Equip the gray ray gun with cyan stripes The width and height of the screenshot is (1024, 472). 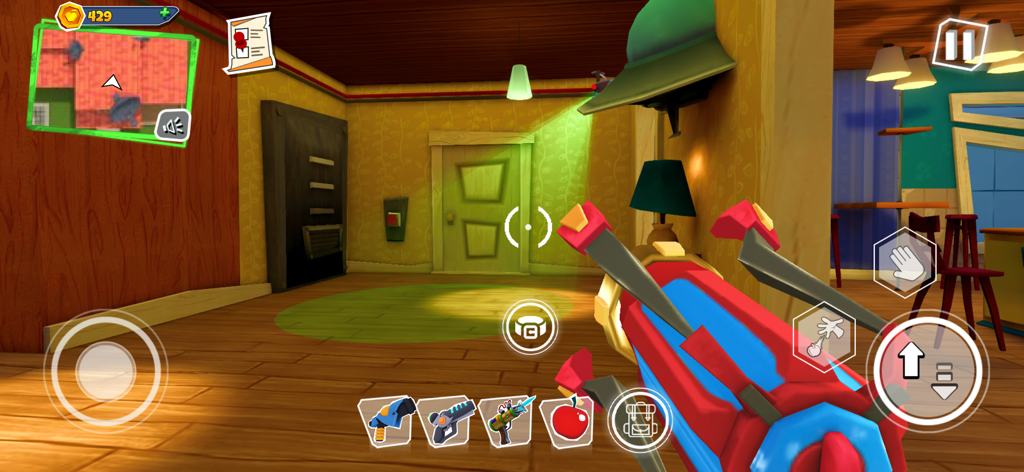[445, 420]
